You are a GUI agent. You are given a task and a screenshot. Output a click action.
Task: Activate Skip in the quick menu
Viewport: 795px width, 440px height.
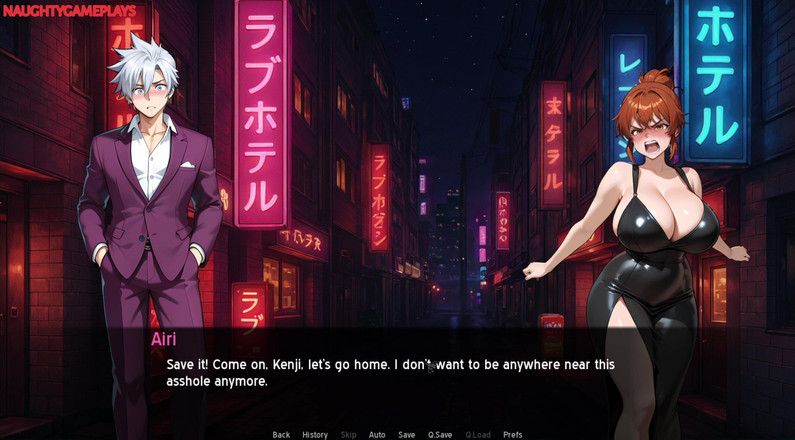(348, 435)
